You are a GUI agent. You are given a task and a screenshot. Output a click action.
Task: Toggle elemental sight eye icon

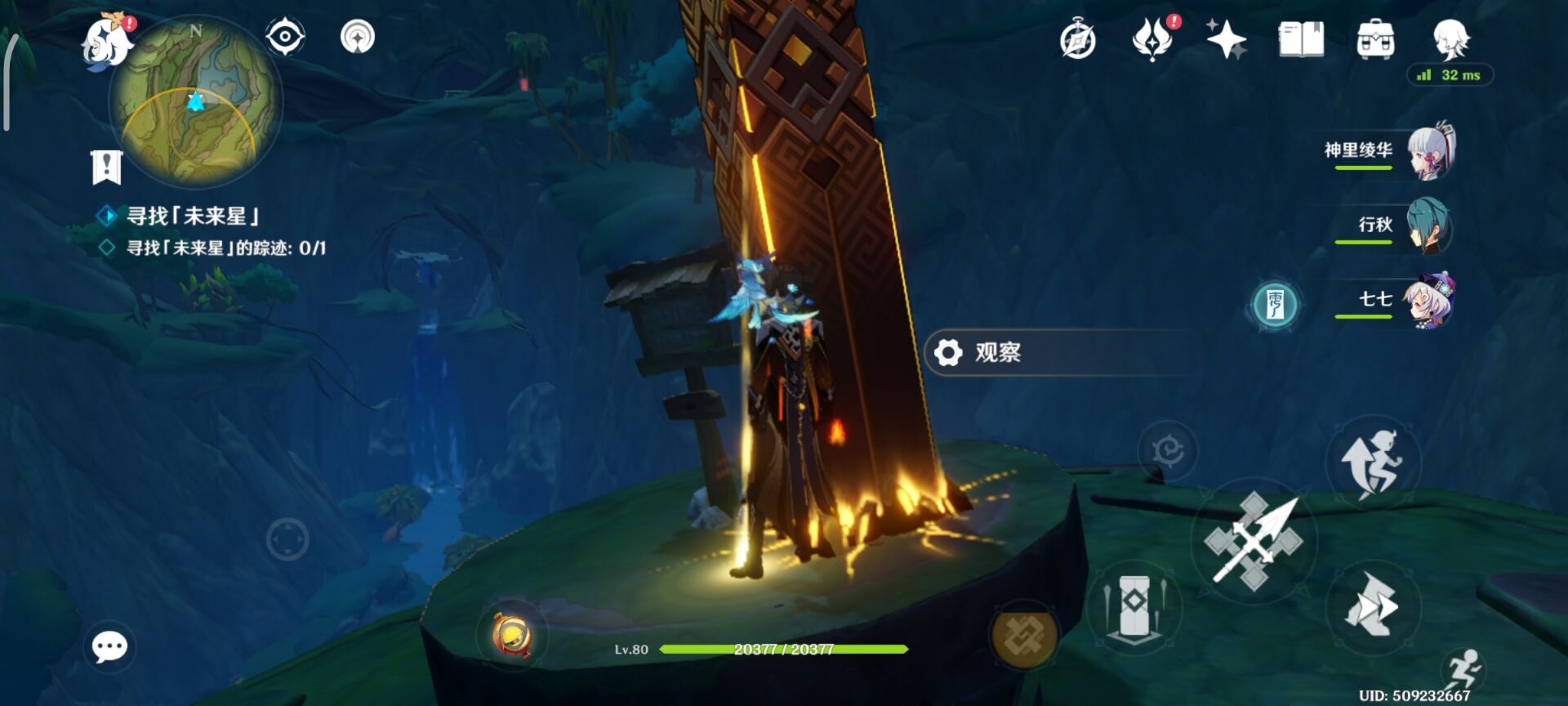(285, 37)
